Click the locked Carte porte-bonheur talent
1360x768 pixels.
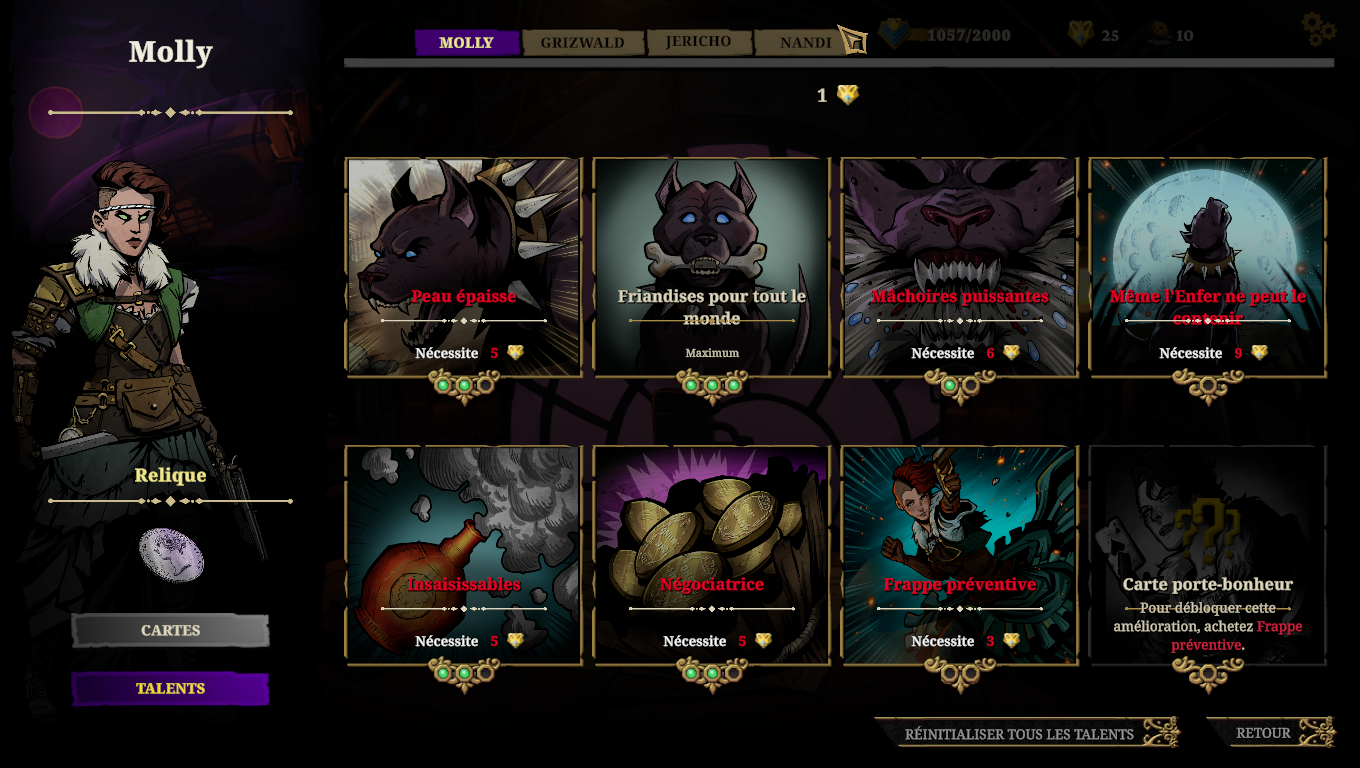[x=1207, y=555]
